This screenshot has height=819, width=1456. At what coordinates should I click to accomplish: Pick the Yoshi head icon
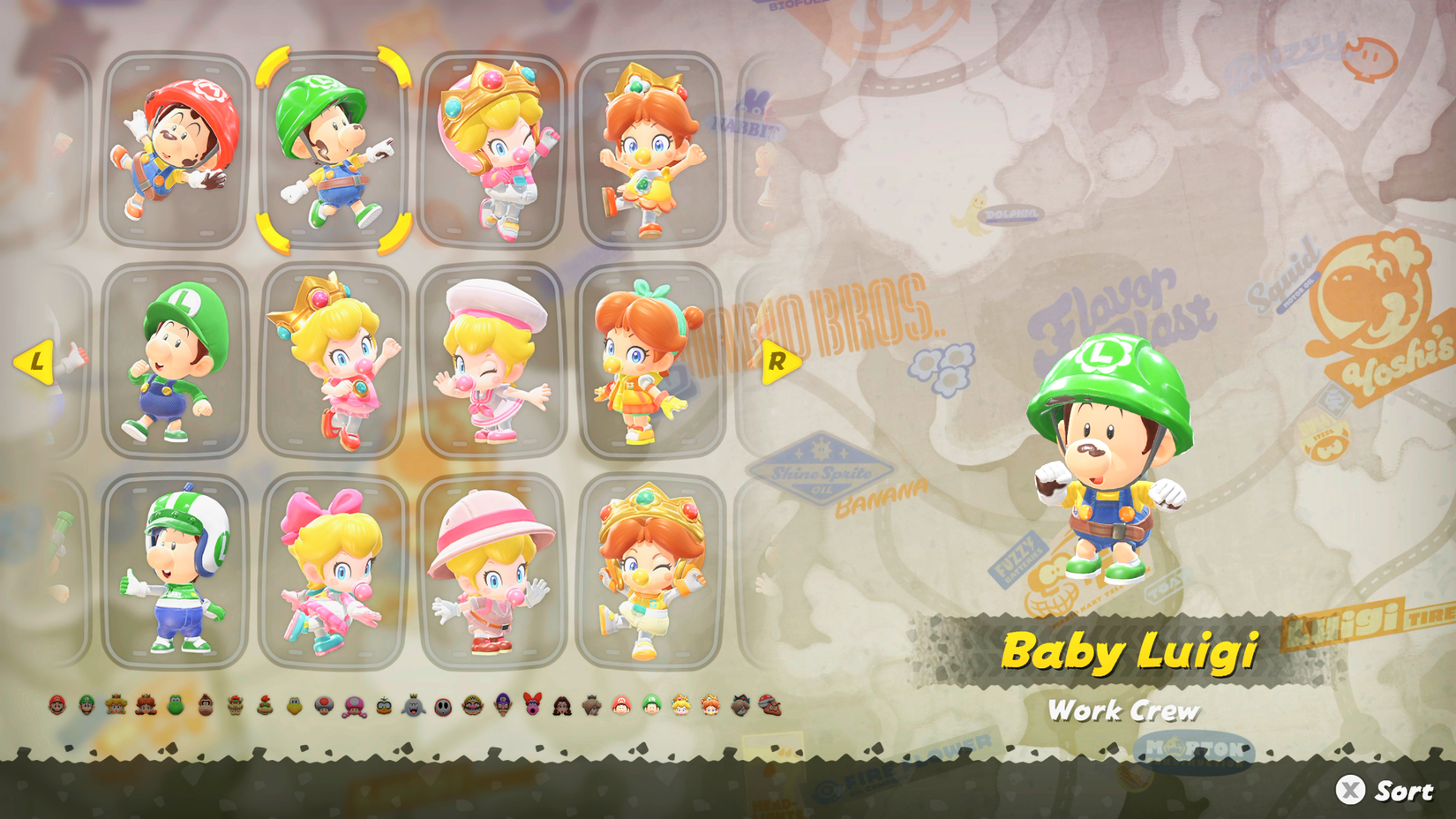176,706
